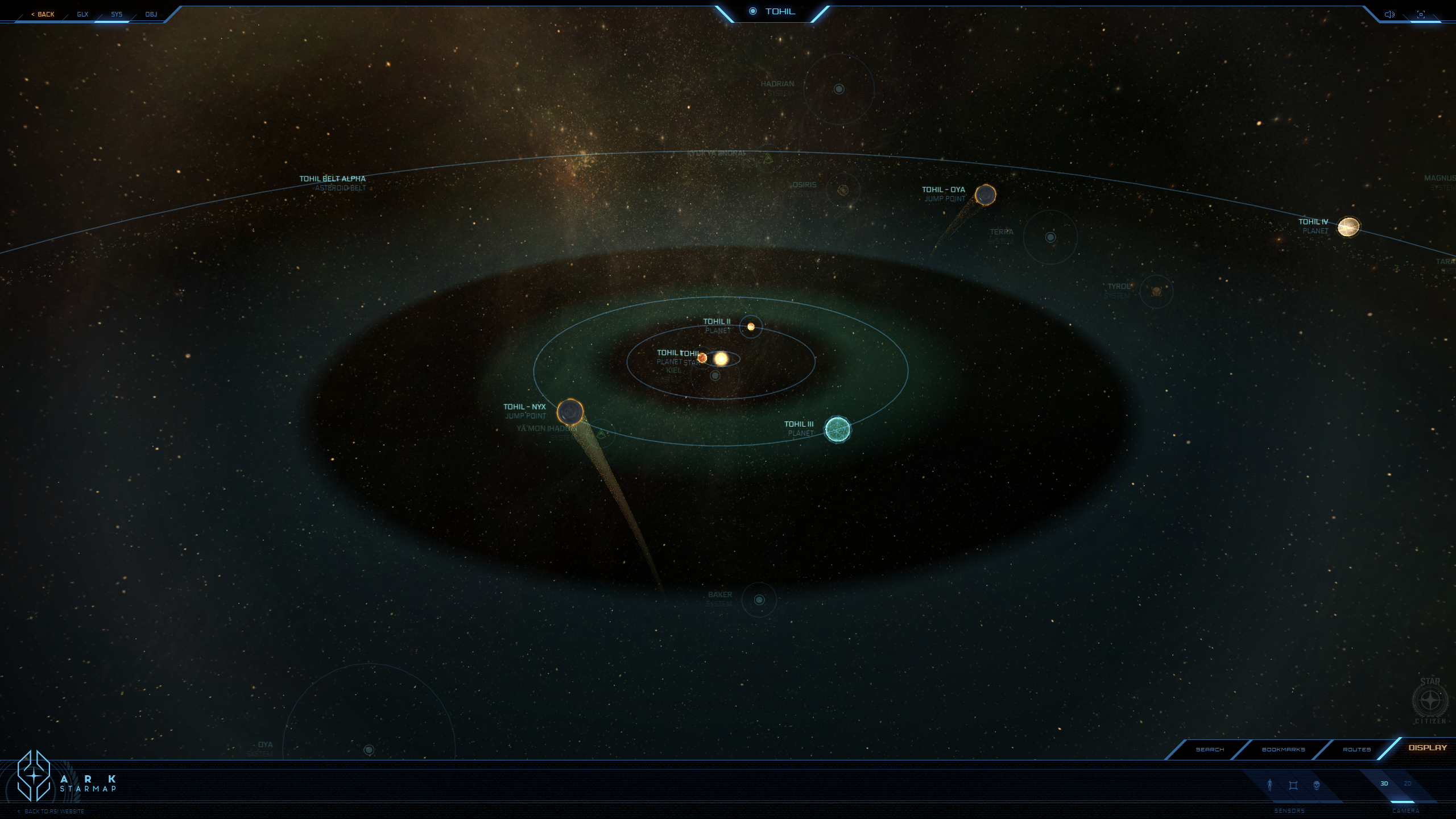
Task: Open the Bookmarks panel
Action: (x=1283, y=750)
